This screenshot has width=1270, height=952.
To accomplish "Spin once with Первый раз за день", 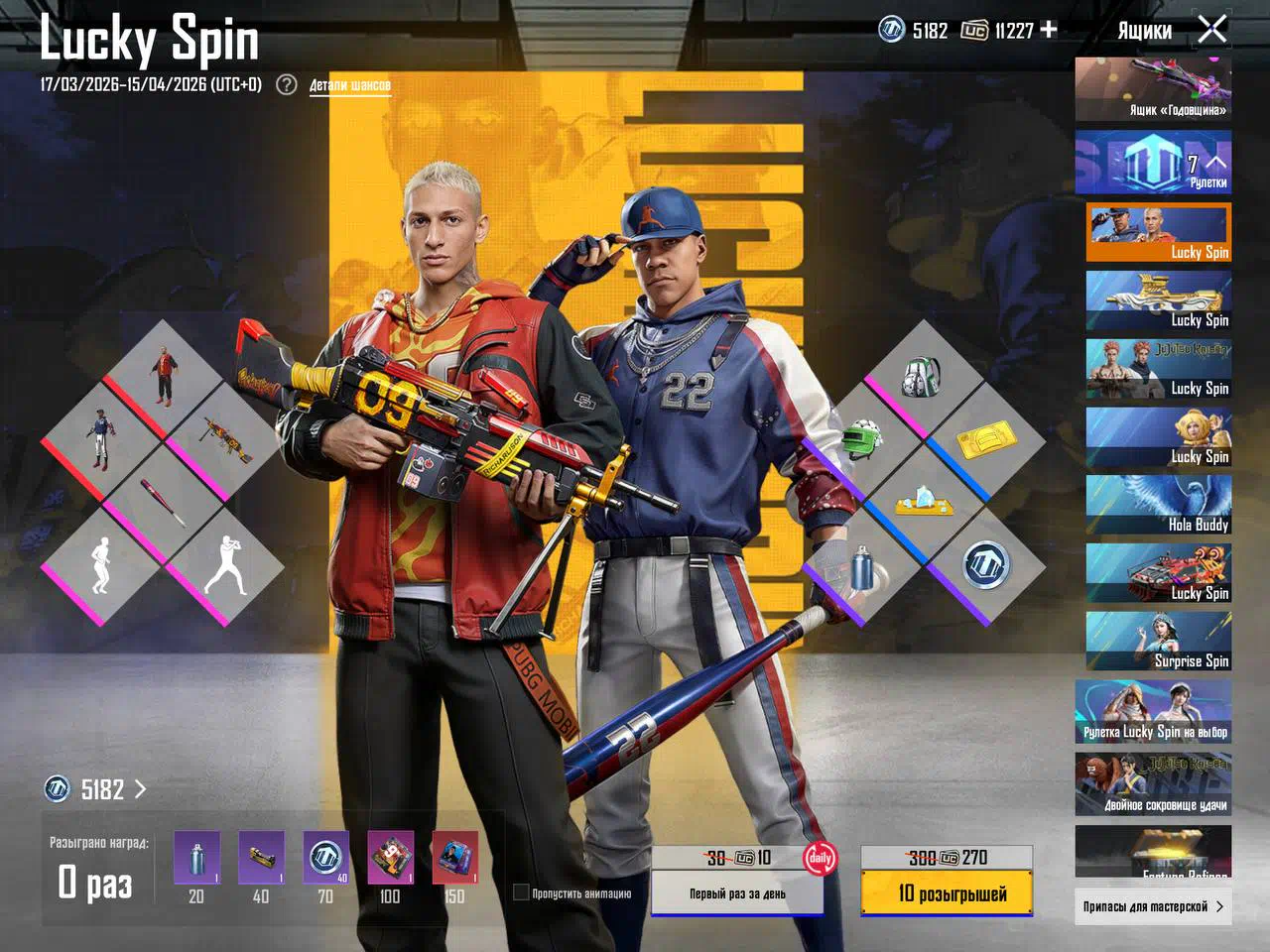I will [x=737, y=893].
